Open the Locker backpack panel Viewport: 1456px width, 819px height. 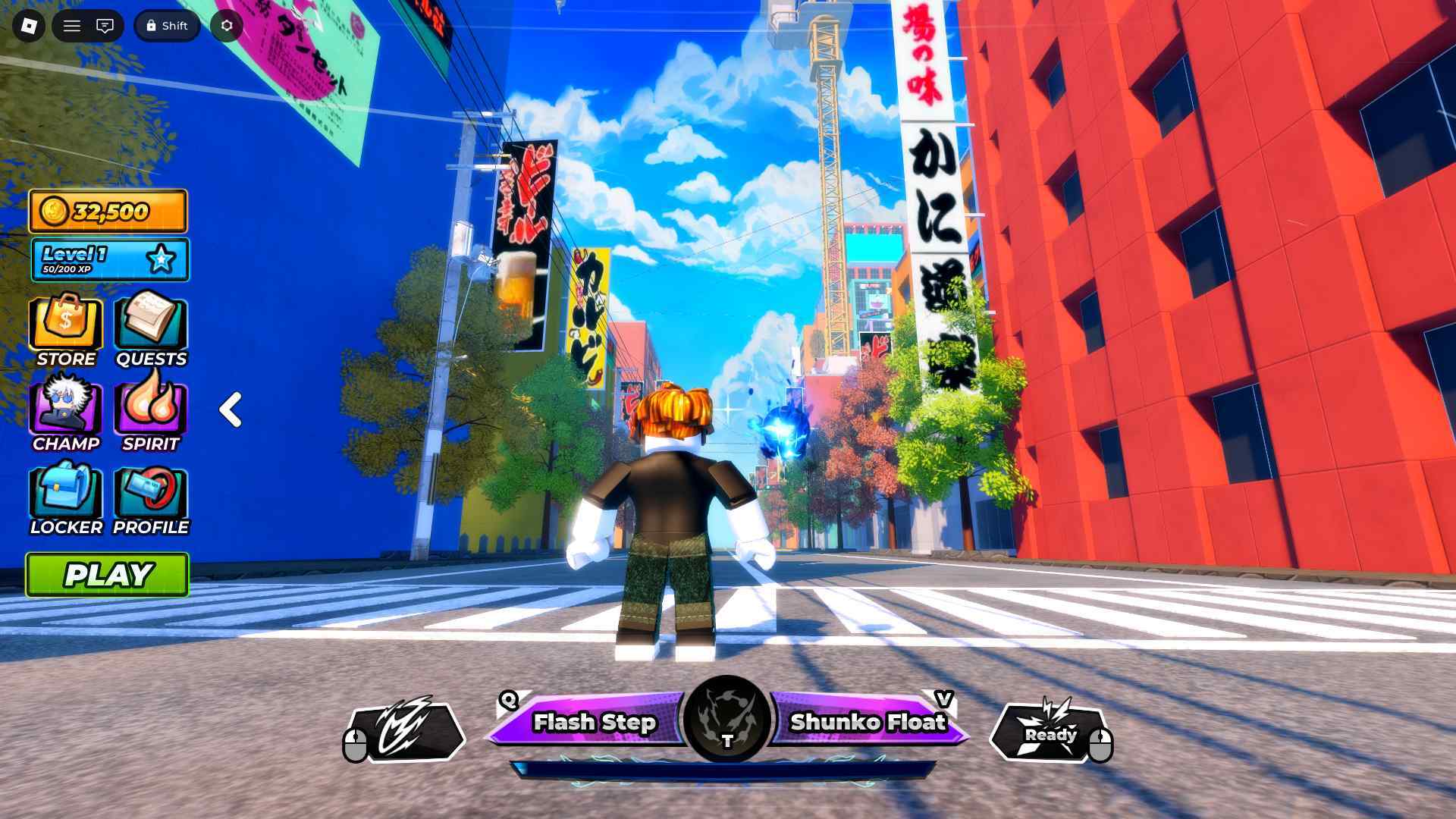65,497
